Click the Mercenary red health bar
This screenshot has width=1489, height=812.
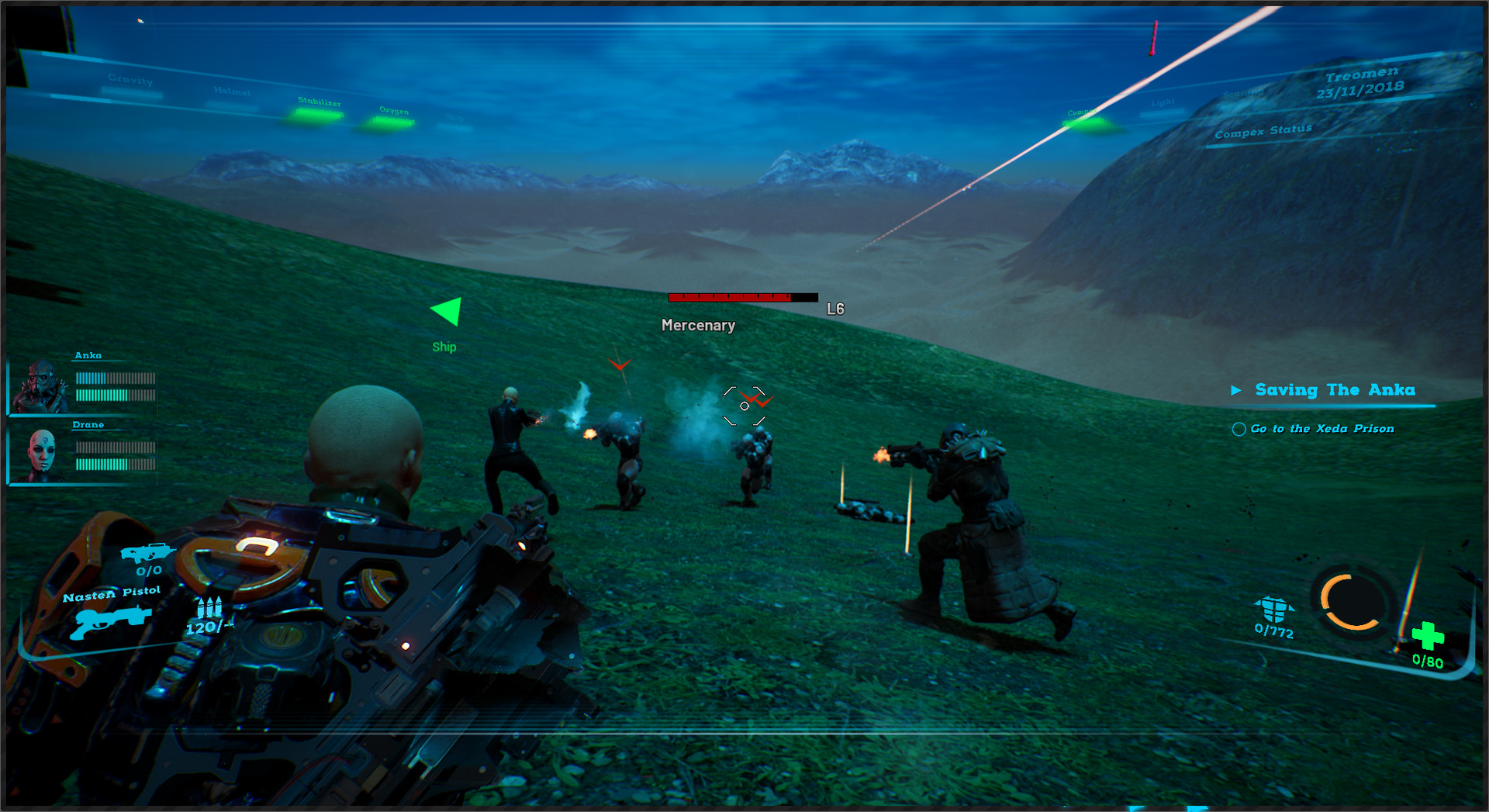point(729,296)
